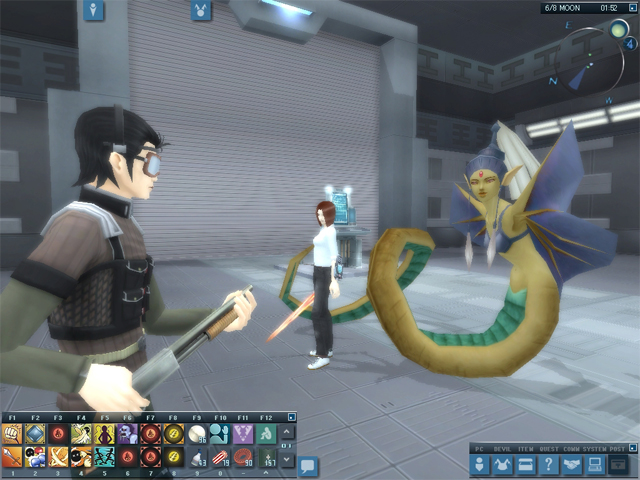This screenshot has width=640, height=480.
Task: Open the Post mailbox menu
Action: click(x=618, y=464)
